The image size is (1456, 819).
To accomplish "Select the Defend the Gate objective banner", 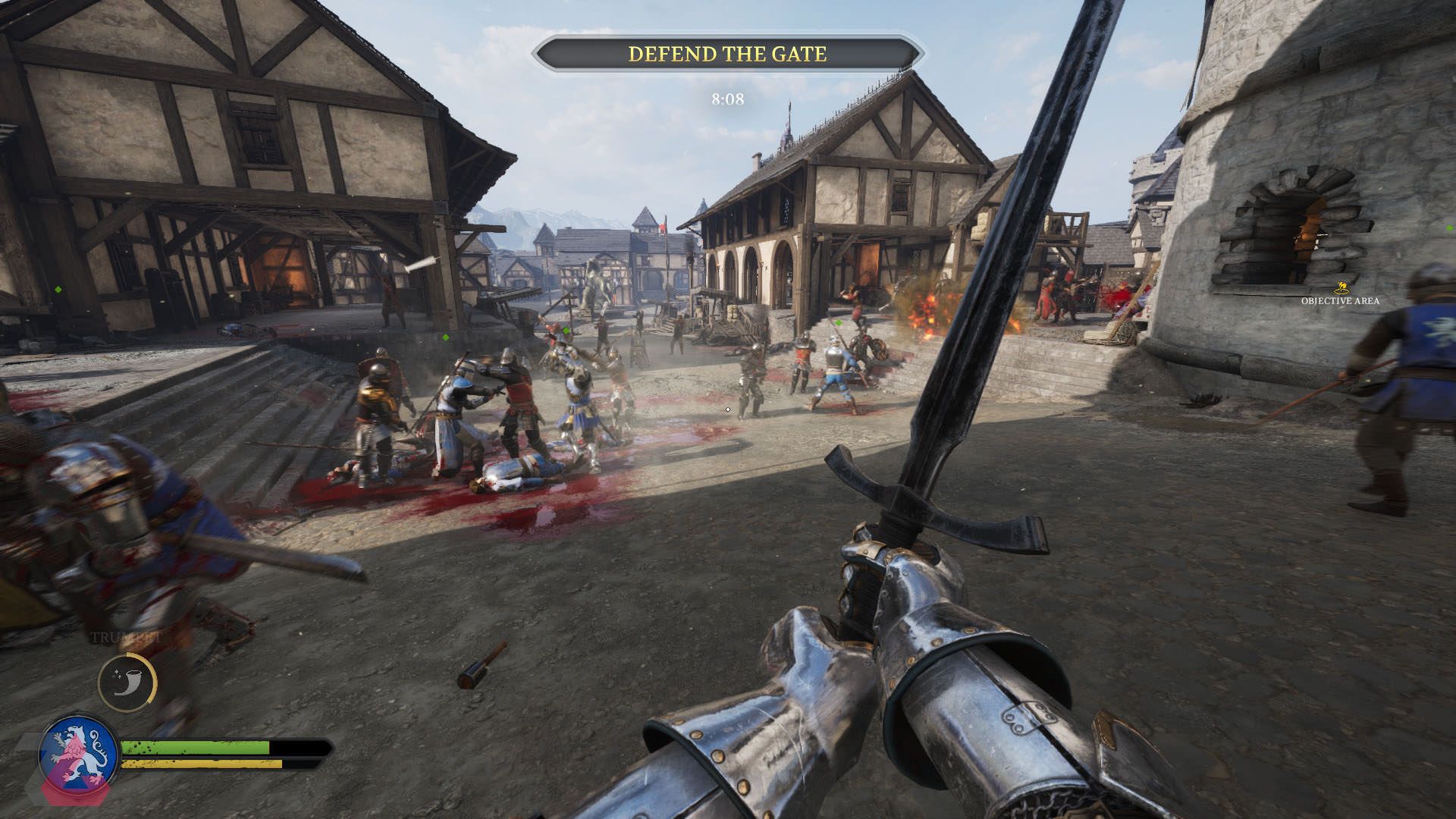I will tap(727, 54).
